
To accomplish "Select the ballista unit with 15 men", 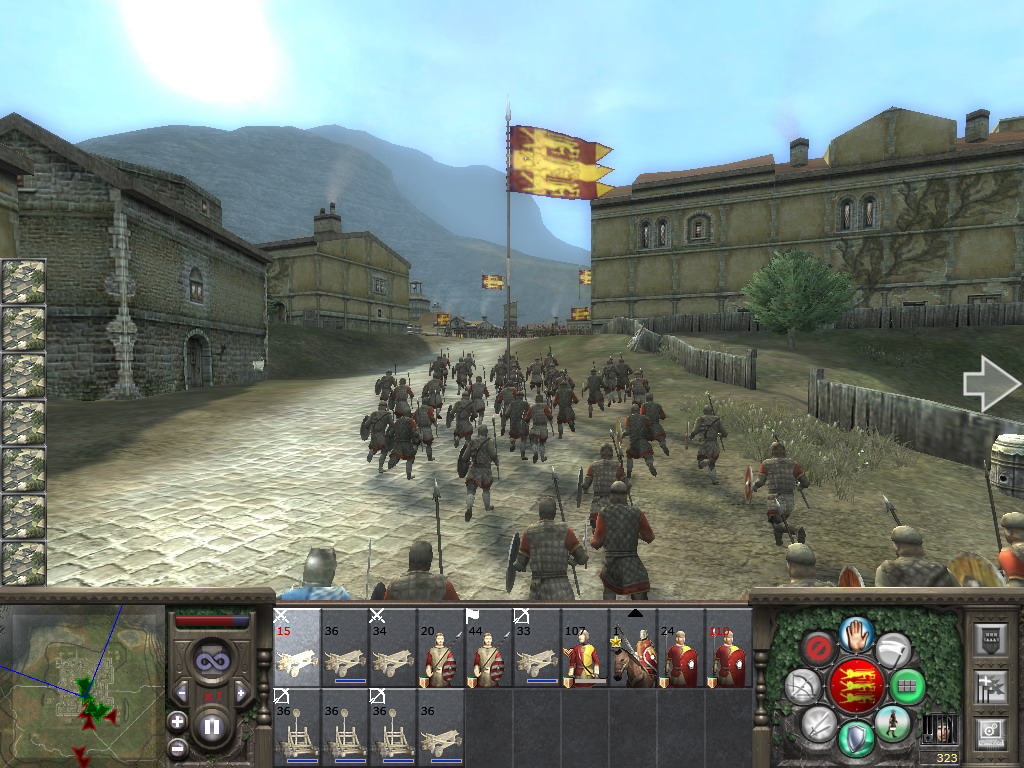I will (297, 648).
